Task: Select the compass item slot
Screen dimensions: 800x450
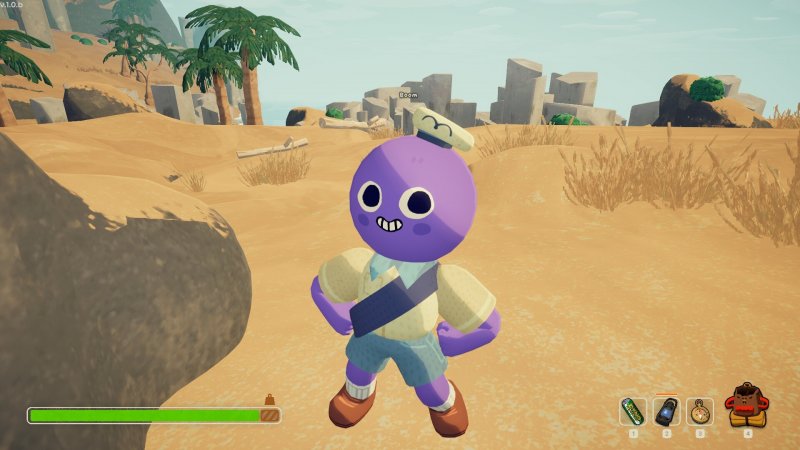Action: 700,411
